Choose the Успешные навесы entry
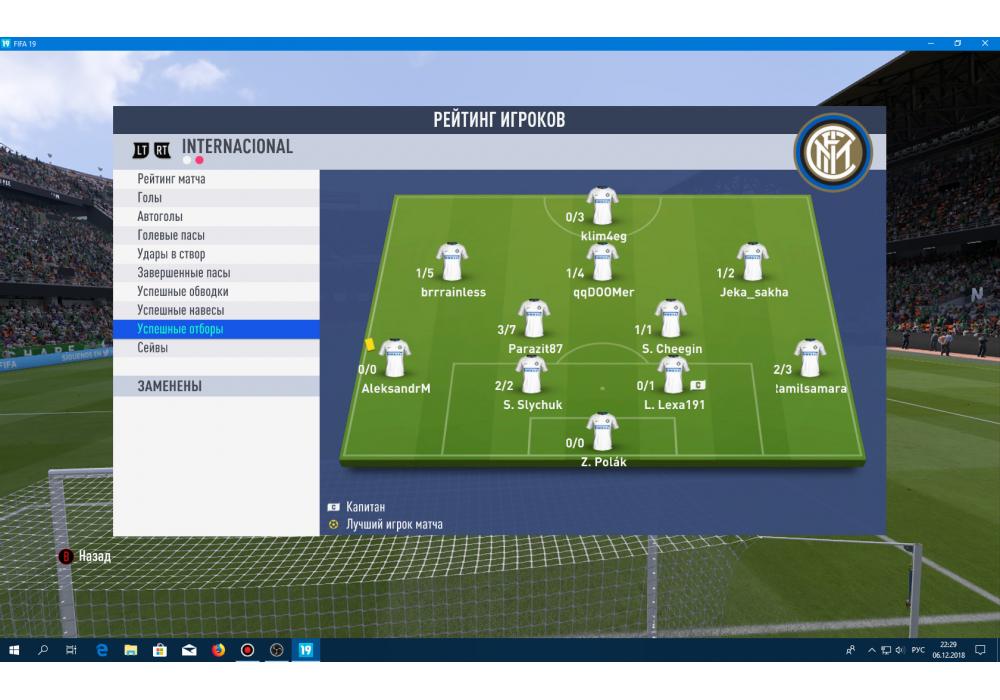This screenshot has height=700, width=1000. point(215,310)
